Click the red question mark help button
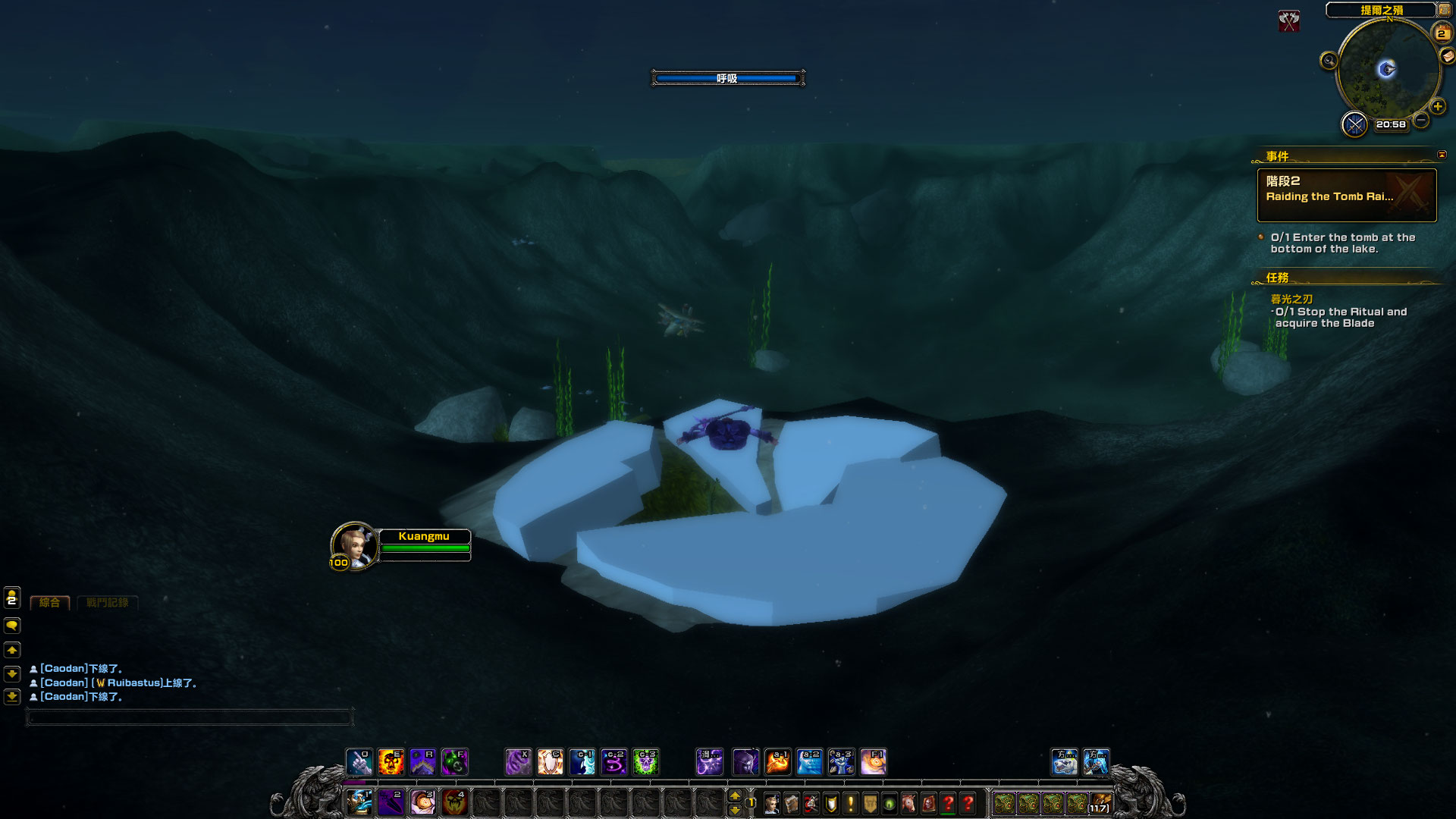The height and width of the screenshot is (819, 1456). tap(968, 803)
